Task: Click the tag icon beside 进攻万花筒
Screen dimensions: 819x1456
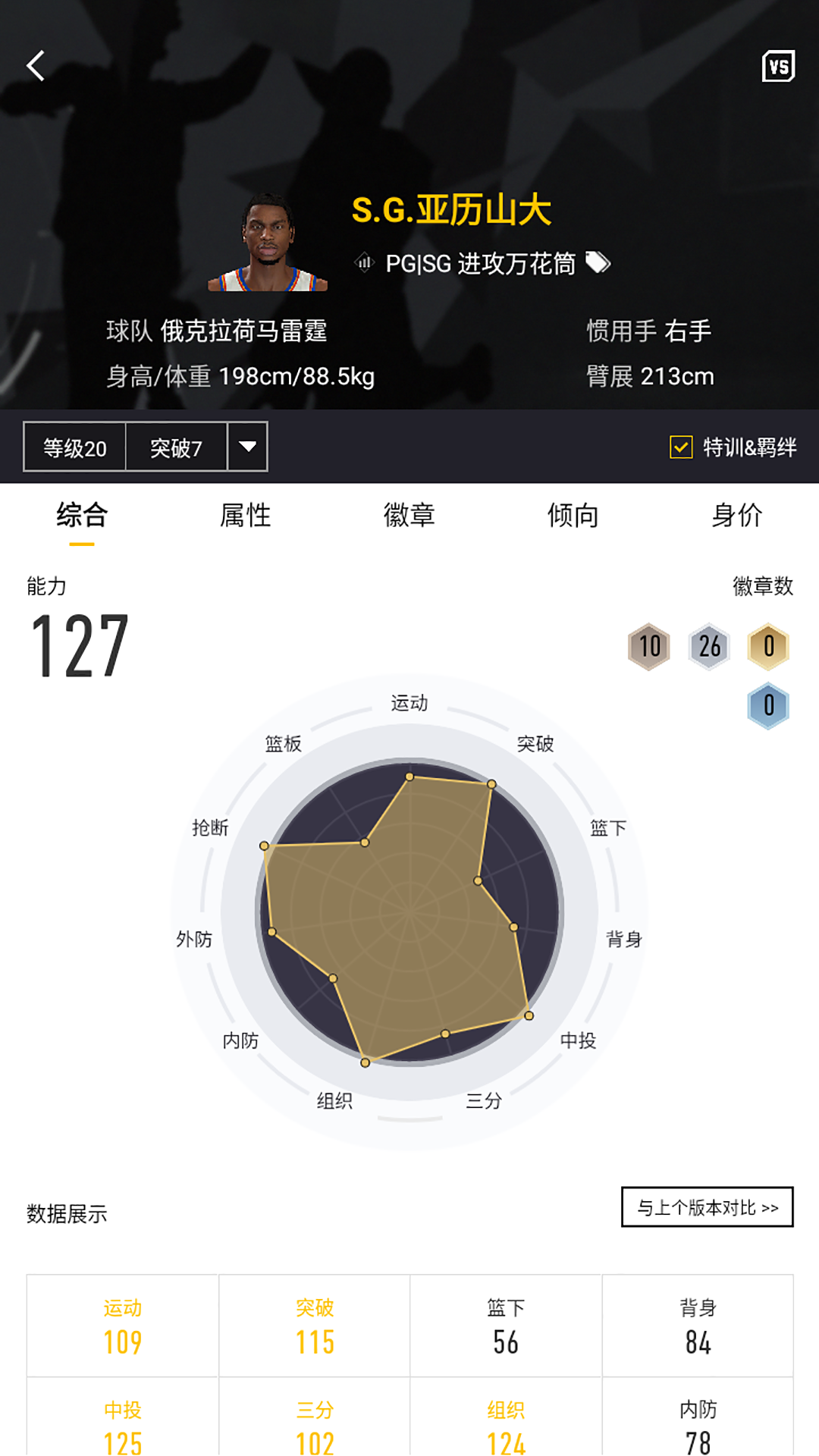Action: coord(598,263)
